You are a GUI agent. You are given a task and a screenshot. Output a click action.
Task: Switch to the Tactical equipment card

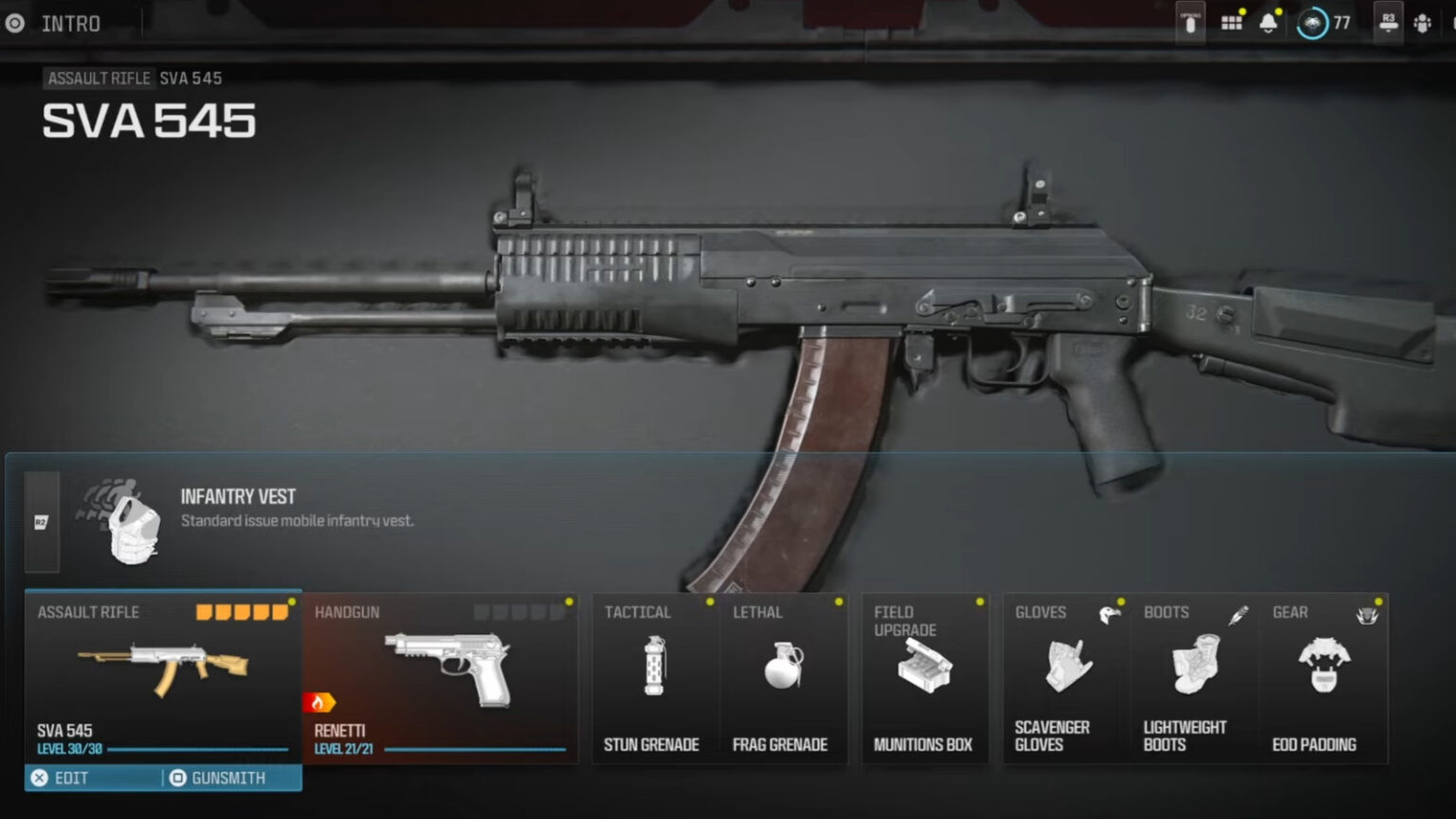pos(654,679)
